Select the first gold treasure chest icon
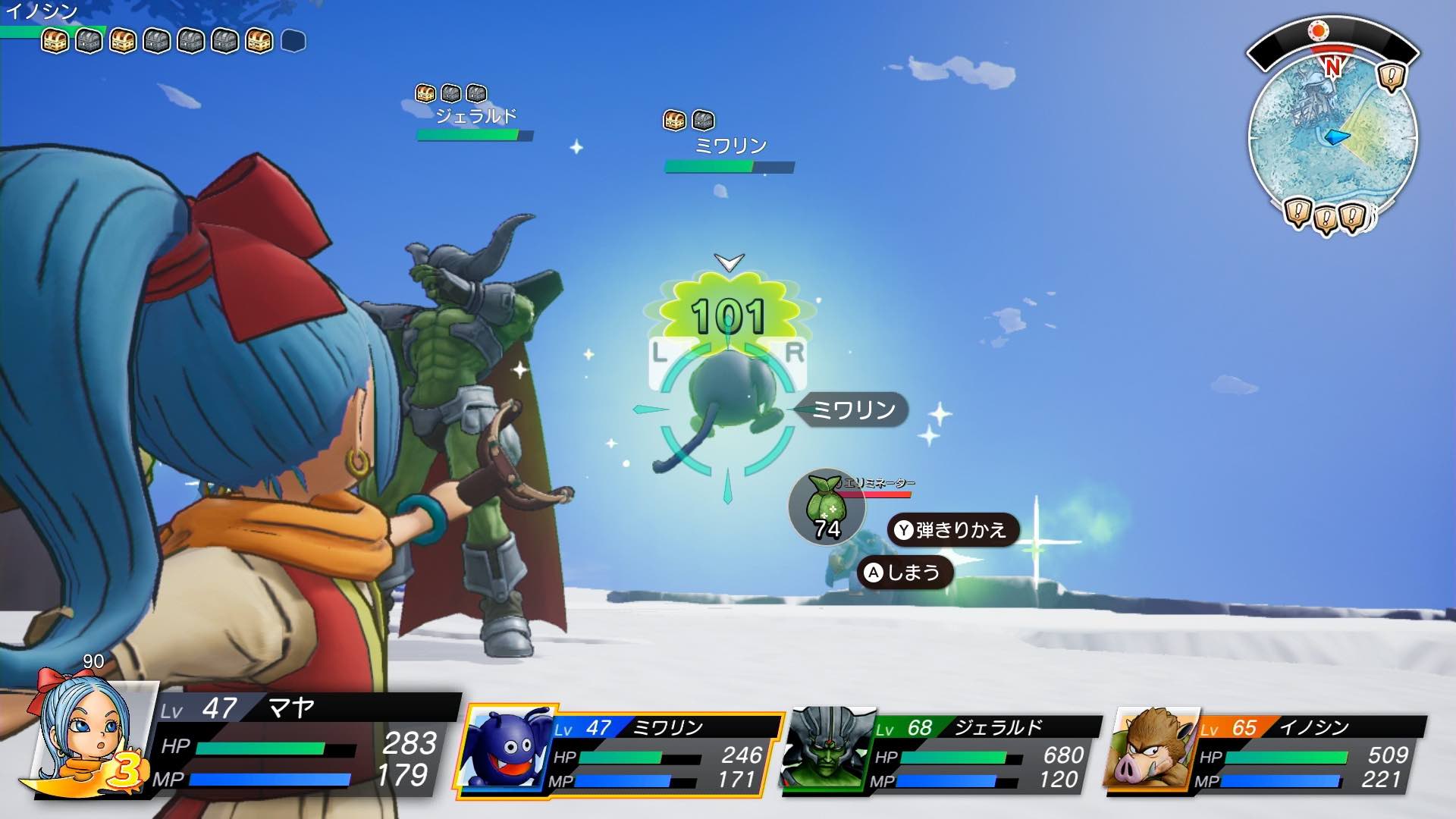This screenshot has height=819, width=1456. [x=53, y=42]
